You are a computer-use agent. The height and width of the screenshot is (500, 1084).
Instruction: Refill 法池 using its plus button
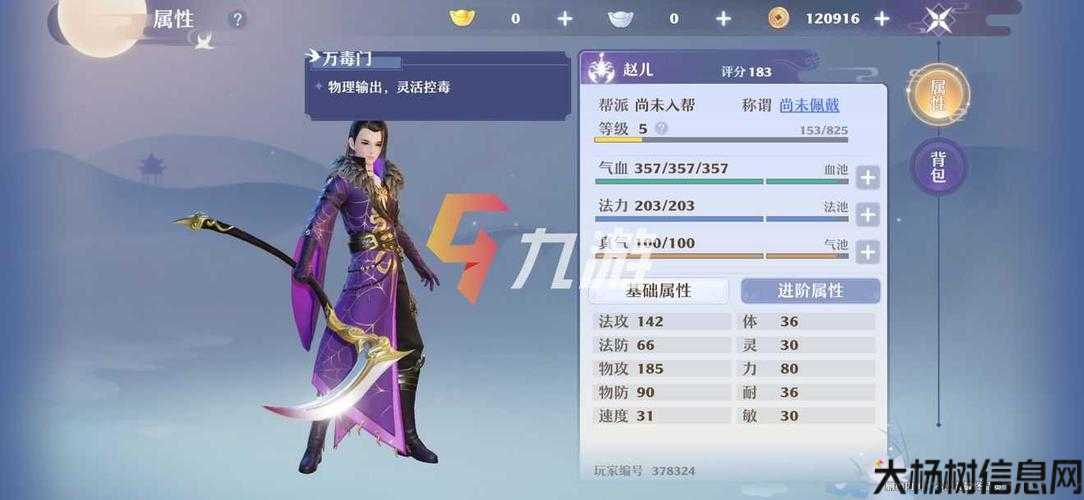click(867, 215)
